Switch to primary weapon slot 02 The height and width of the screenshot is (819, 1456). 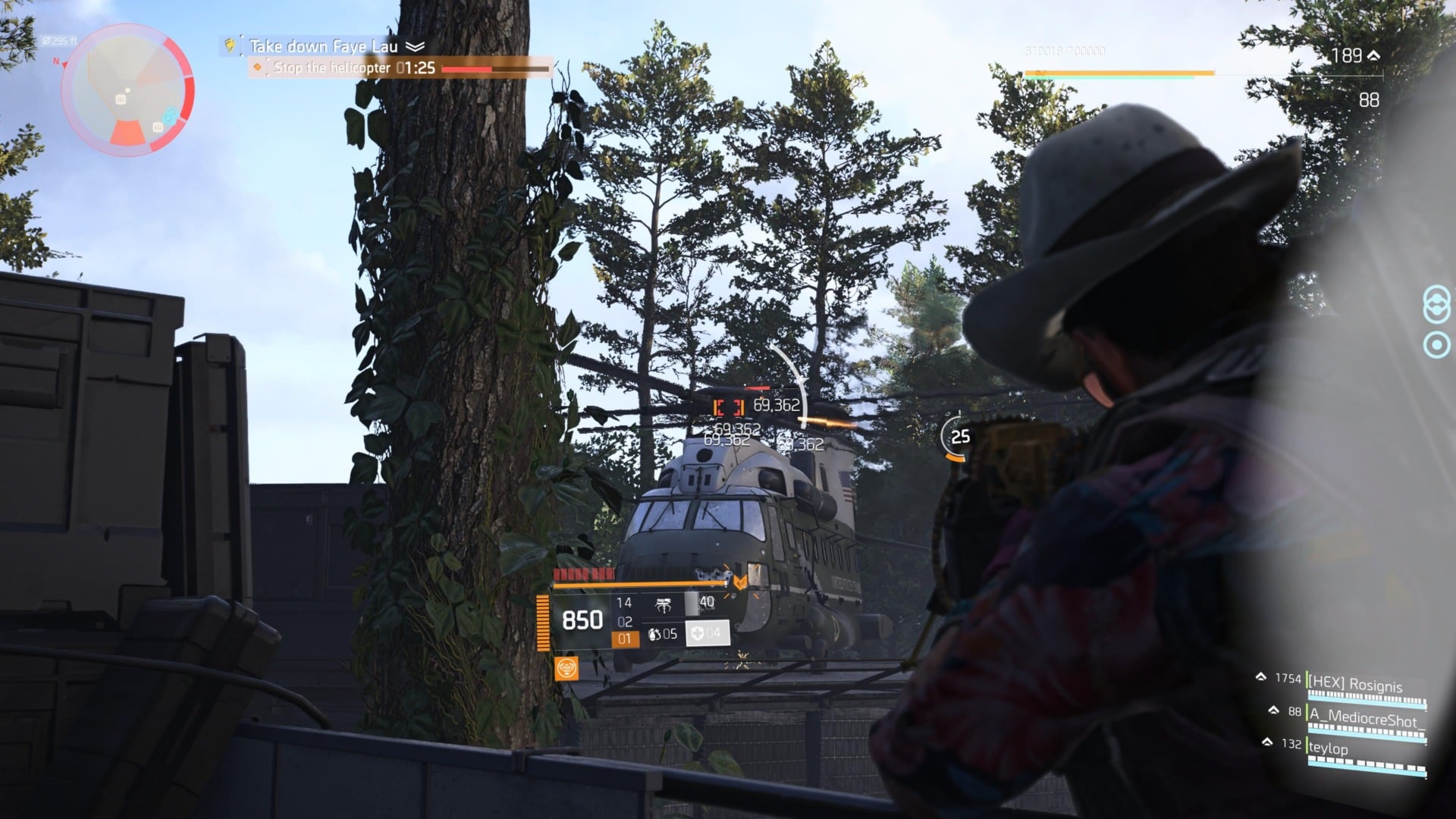[x=625, y=622]
